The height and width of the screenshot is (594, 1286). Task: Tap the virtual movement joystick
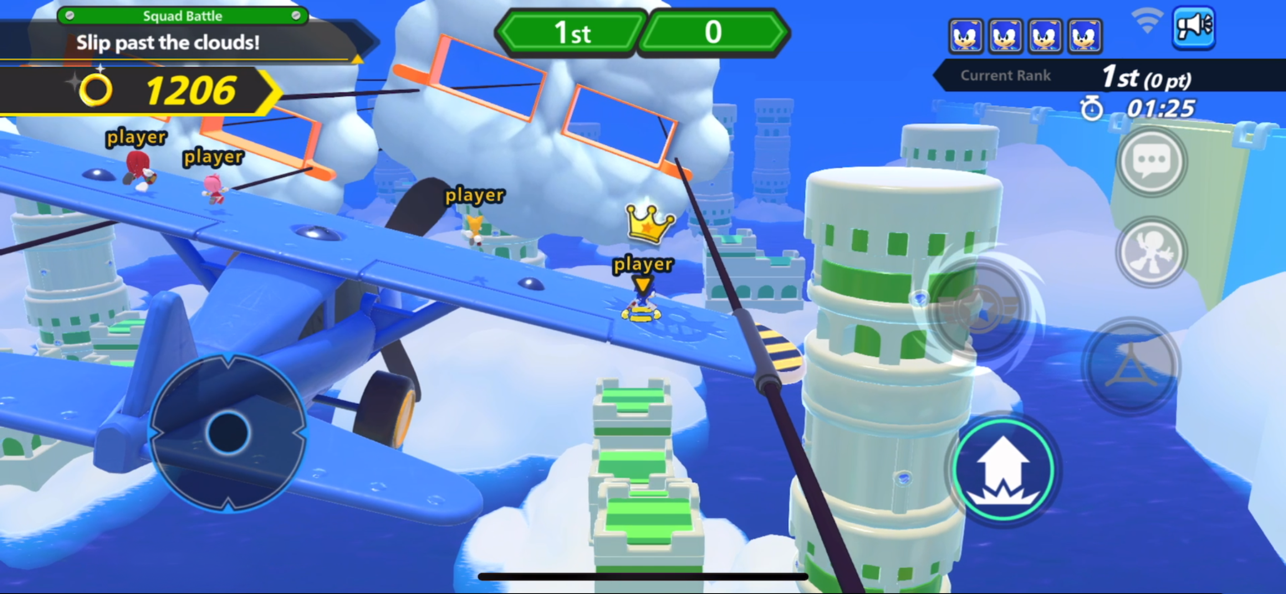(228, 432)
